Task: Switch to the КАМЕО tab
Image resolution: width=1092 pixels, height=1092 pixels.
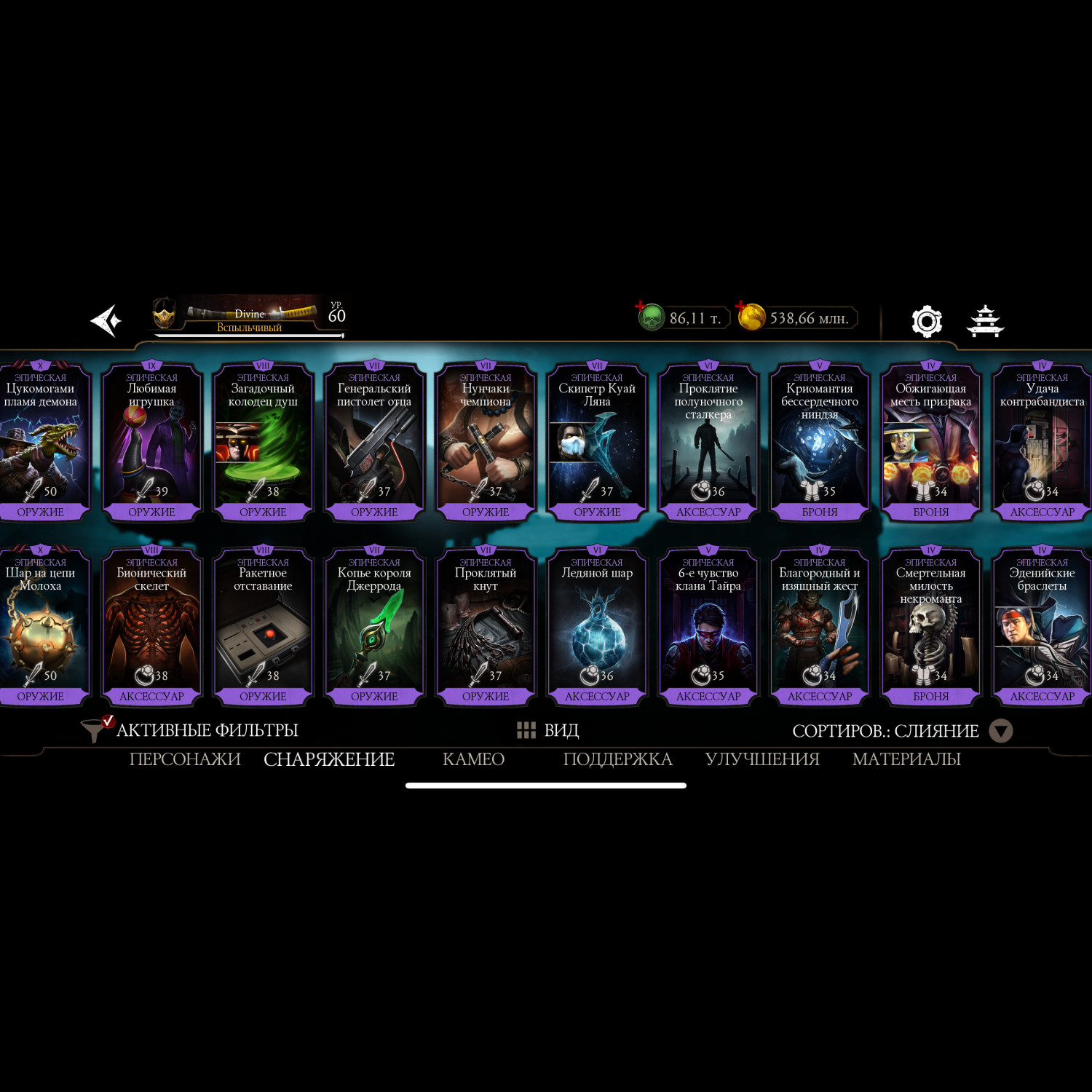Action: (473, 759)
